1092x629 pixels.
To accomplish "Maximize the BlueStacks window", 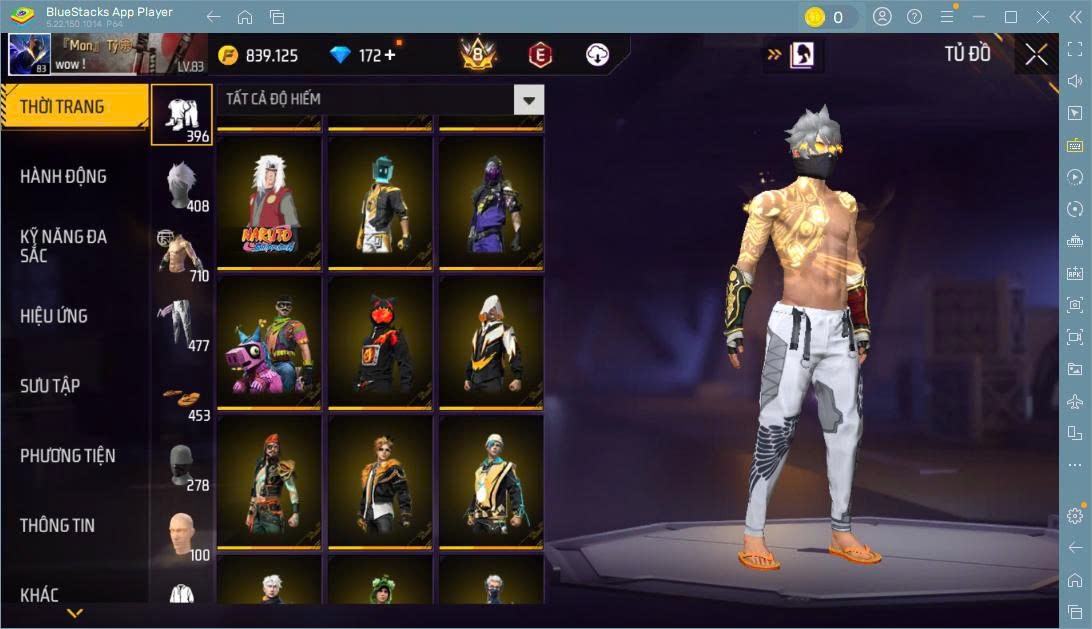I will 1011,17.
